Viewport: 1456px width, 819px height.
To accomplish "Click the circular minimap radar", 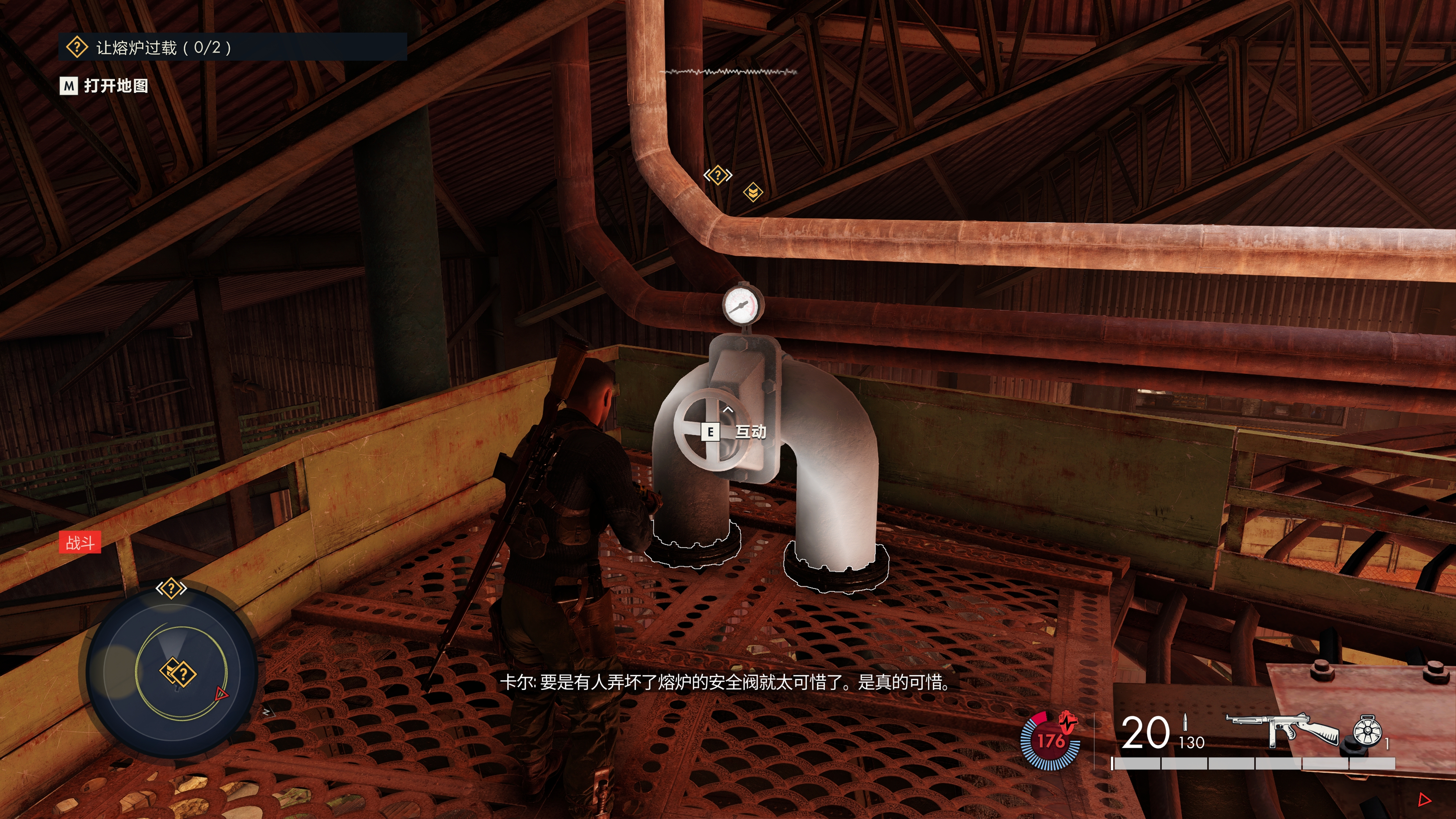I will pos(172,672).
